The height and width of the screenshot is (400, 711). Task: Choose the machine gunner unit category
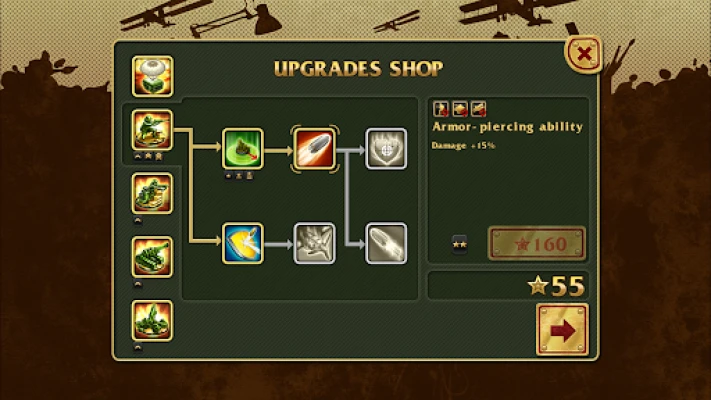coord(152,193)
